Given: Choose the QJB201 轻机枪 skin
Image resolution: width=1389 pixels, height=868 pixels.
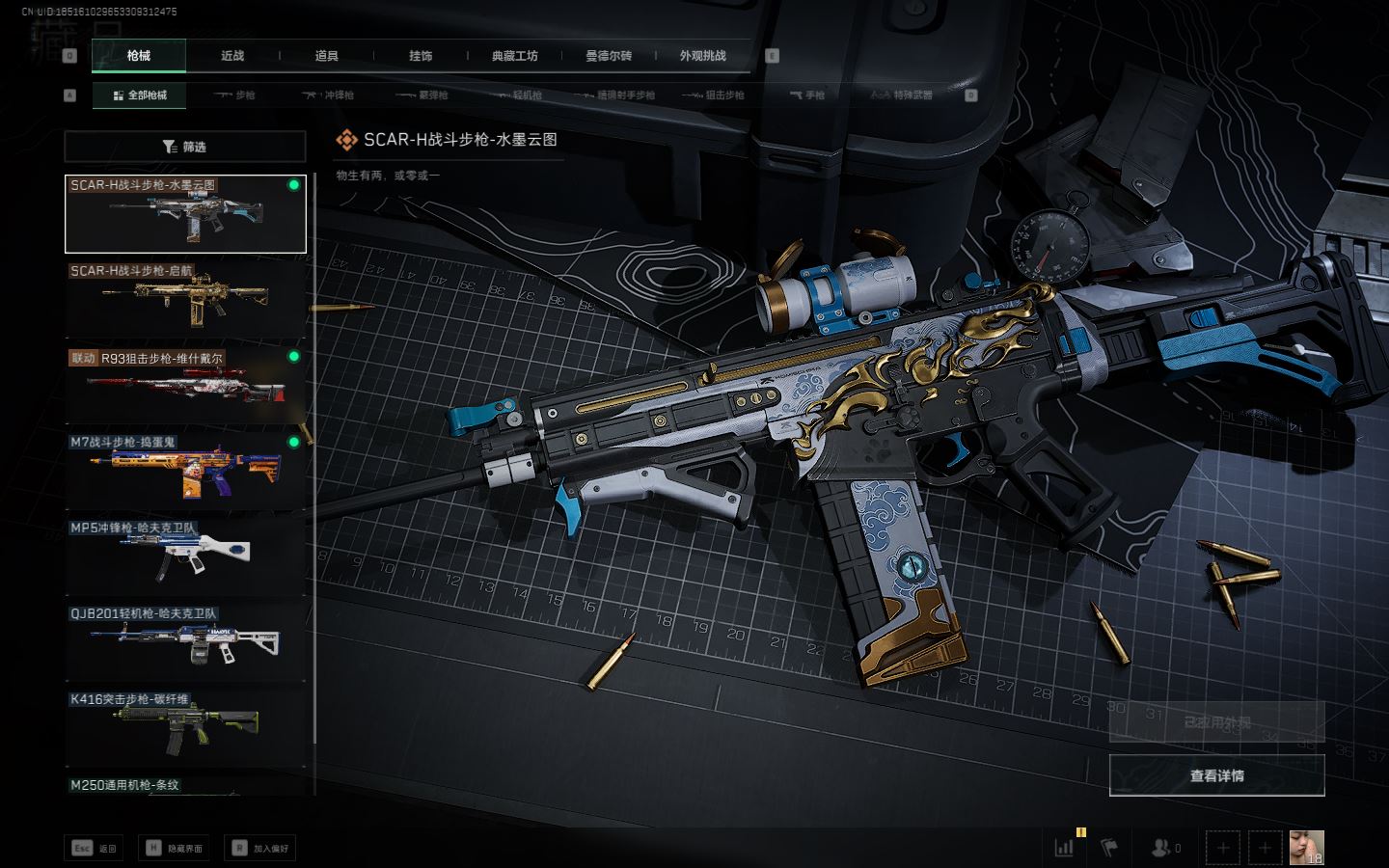Looking at the screenshot, I should tap(185, 641).
